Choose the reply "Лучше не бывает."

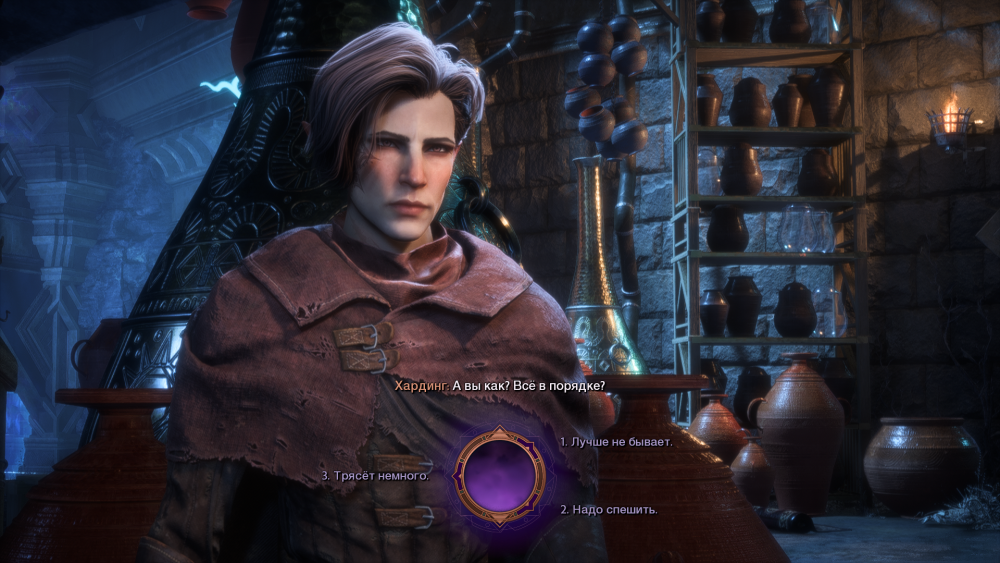point(616,441)
